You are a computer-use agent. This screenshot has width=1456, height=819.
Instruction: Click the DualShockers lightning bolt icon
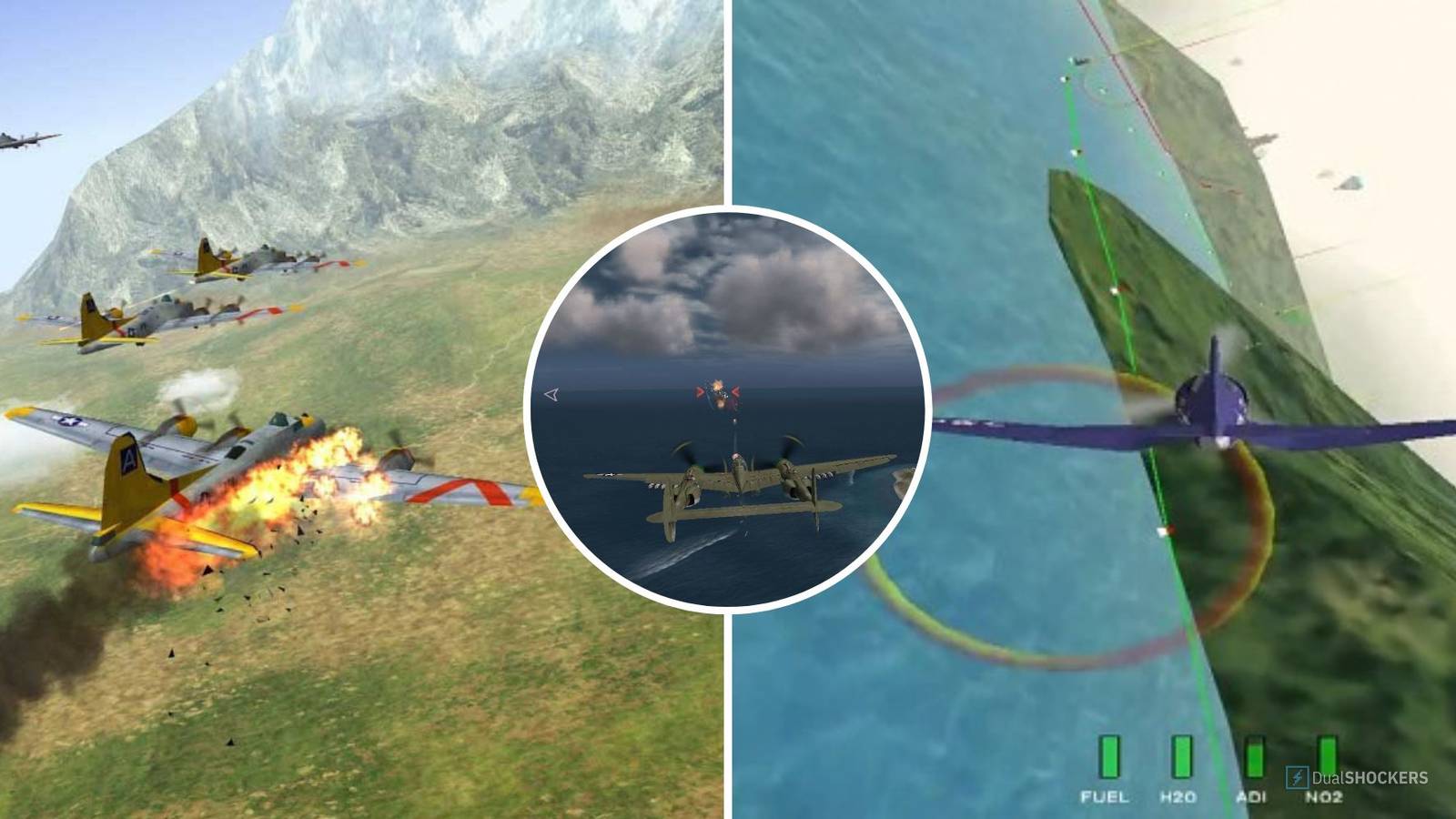1298,778
